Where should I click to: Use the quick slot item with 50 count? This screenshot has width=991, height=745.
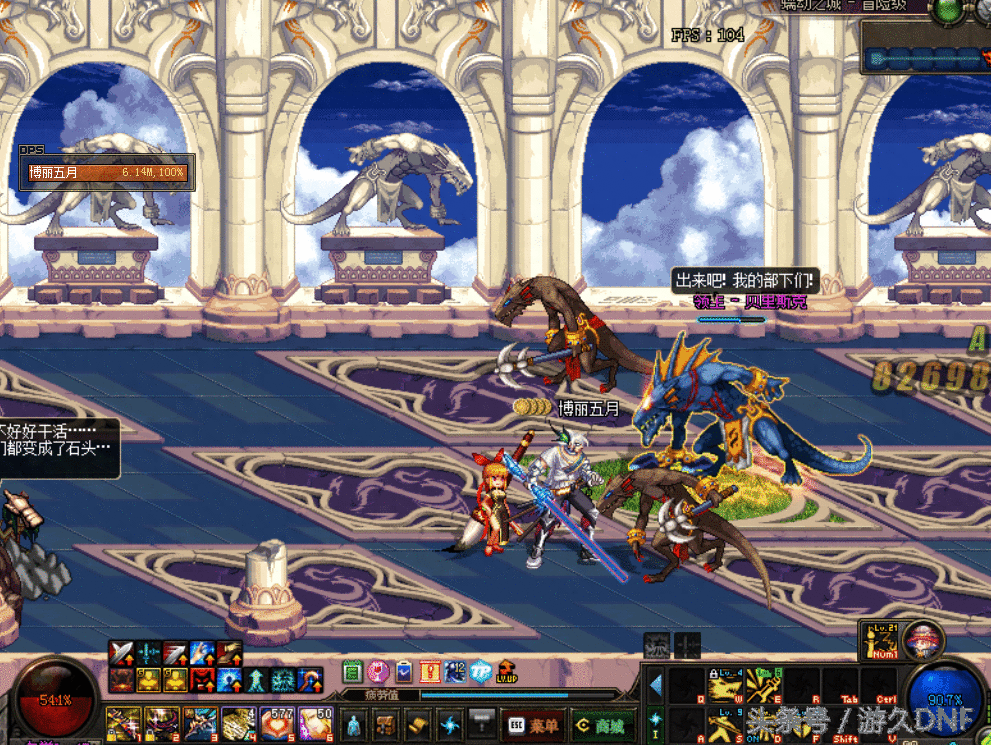316,722
